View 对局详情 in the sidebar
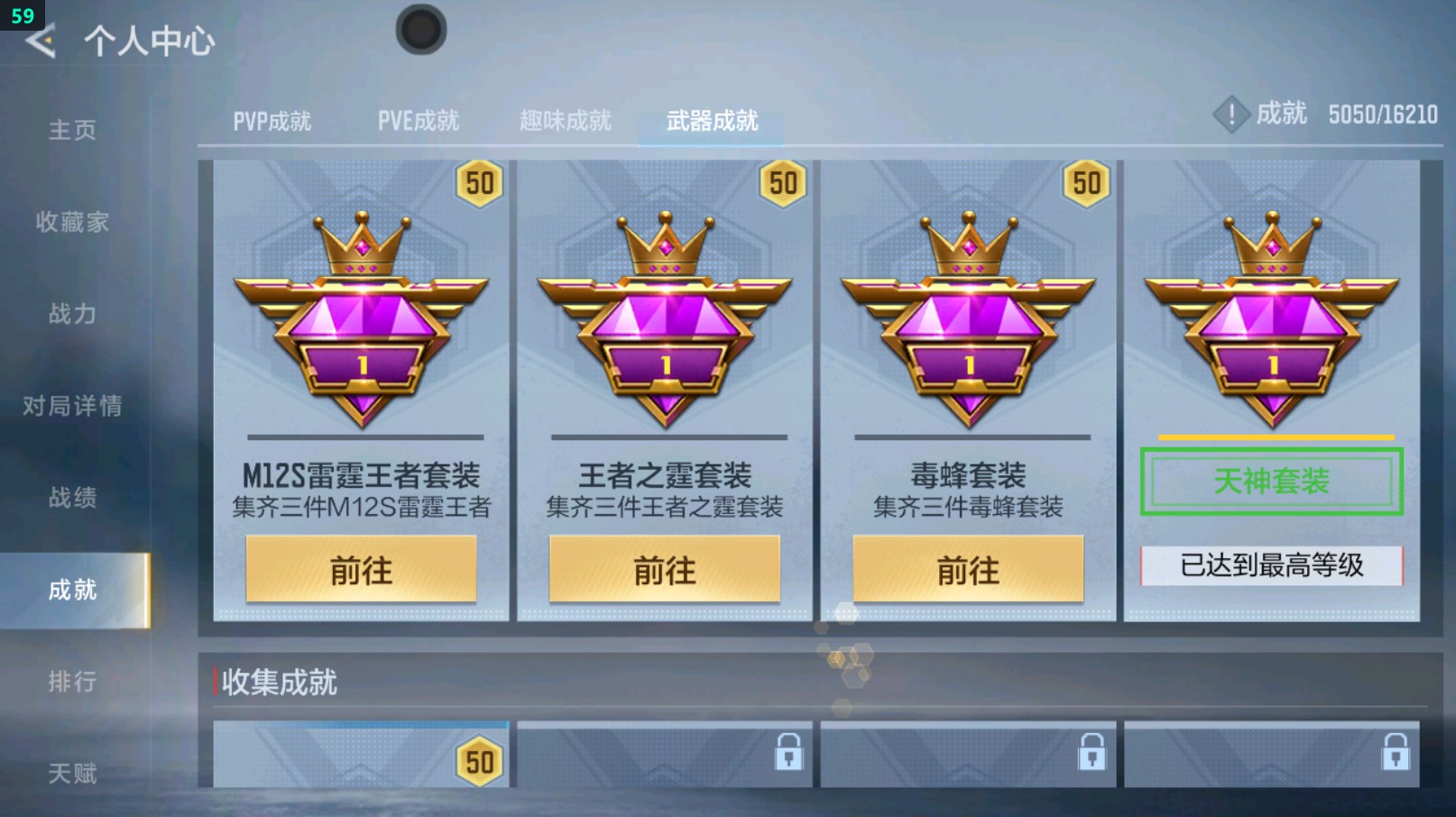The height and width of the screenshot is (817, 1456). [x=74, y=405]
